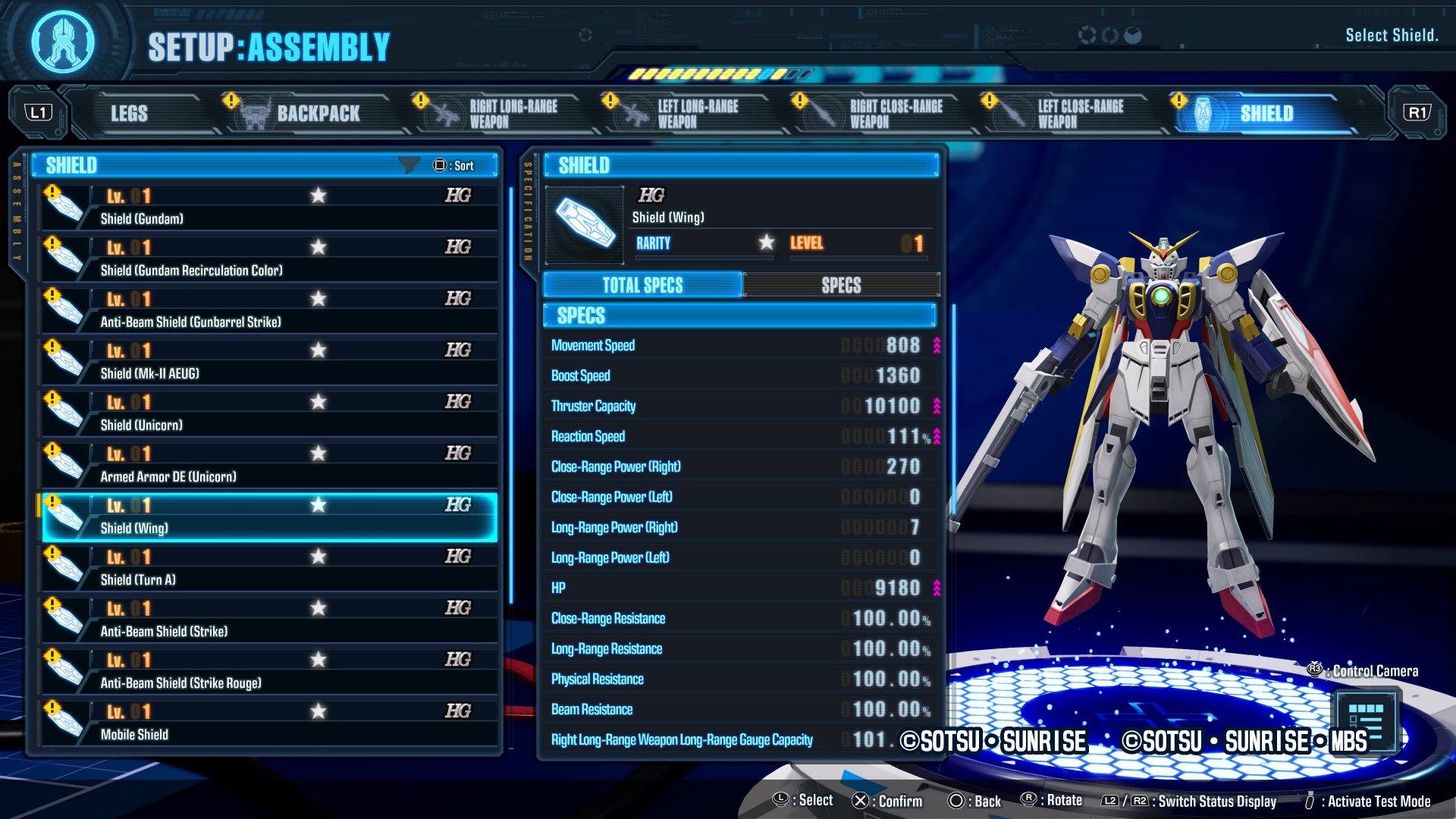Switch to the Legs category tab
This screenshot has width=1456, height=819.
point(130,114)
